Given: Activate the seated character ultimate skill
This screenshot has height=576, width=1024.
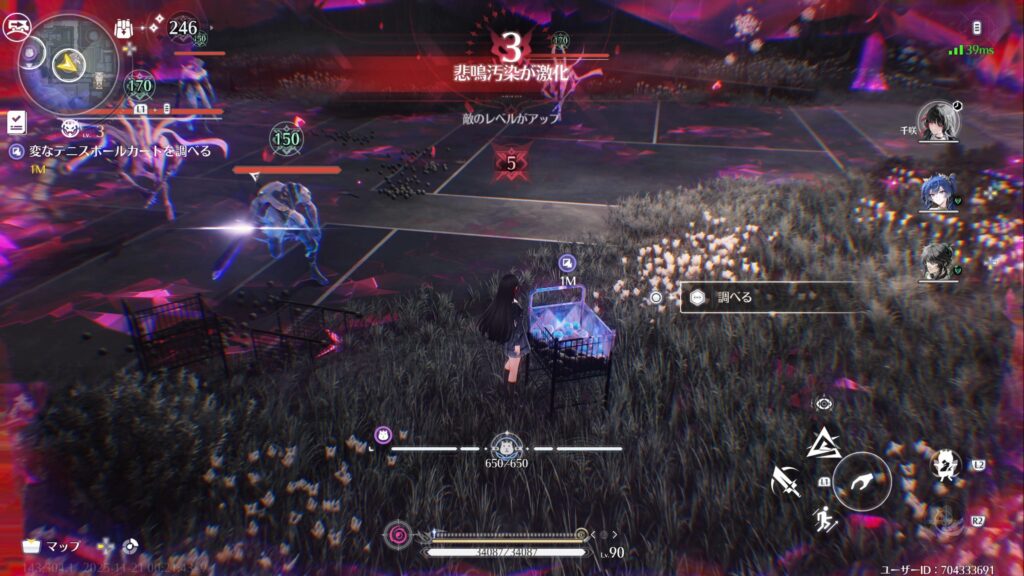Looking at the screenshot, I should [x=944, y=464].
